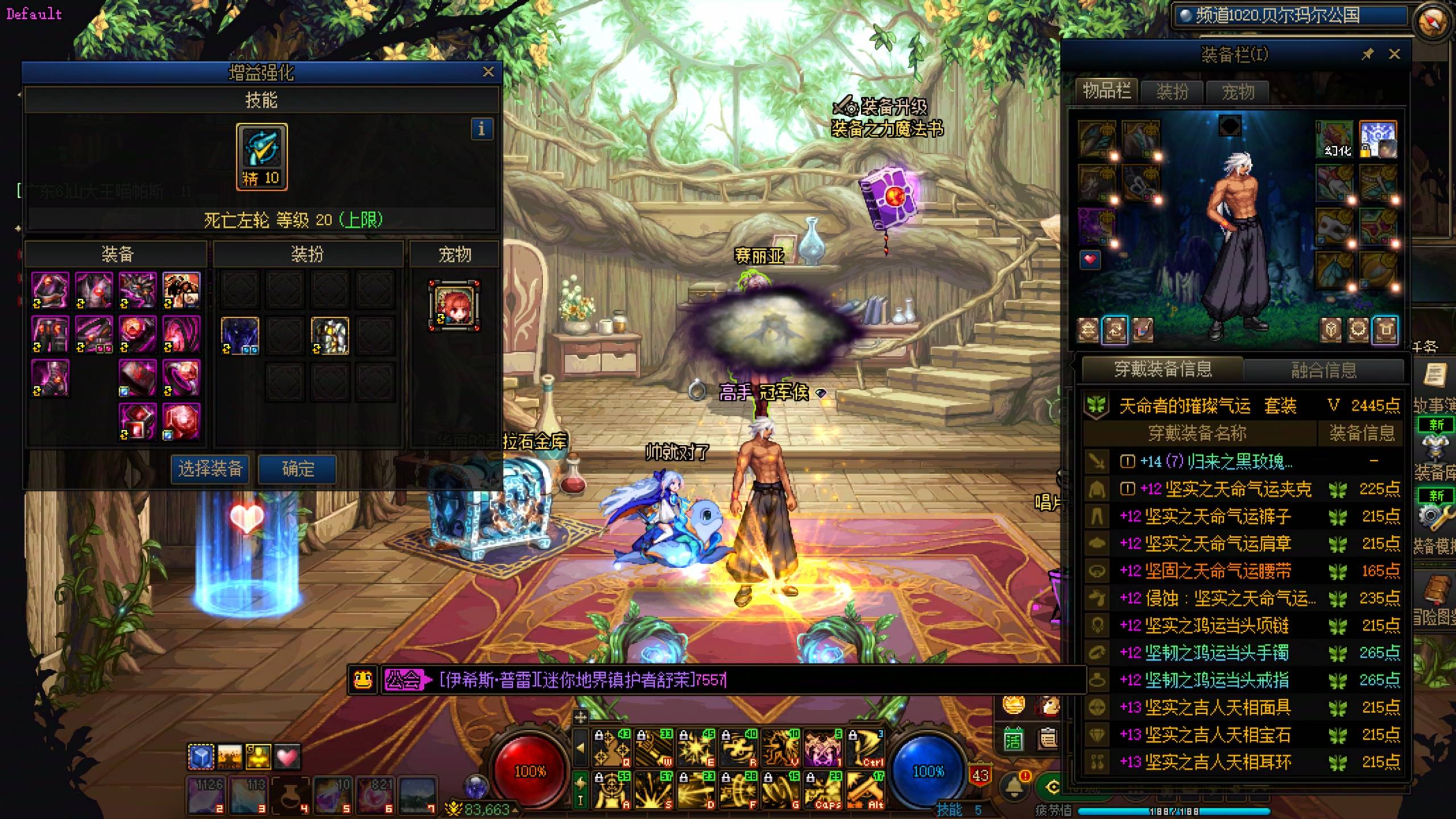Open the info button in buff panel
Screen dimensions: 1456x819
tap(481, 129)
